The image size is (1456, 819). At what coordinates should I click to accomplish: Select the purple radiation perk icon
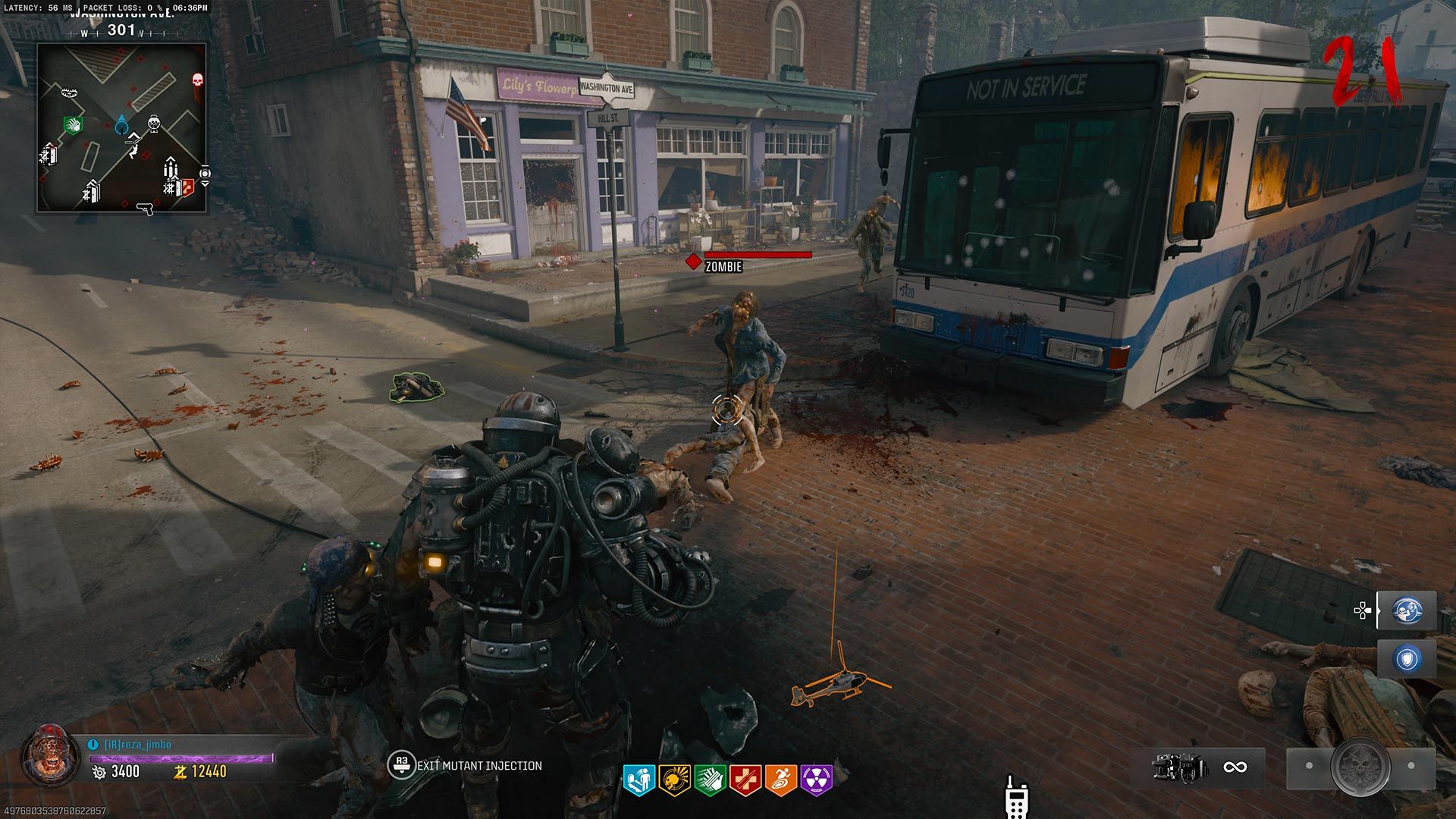[816, 780]
